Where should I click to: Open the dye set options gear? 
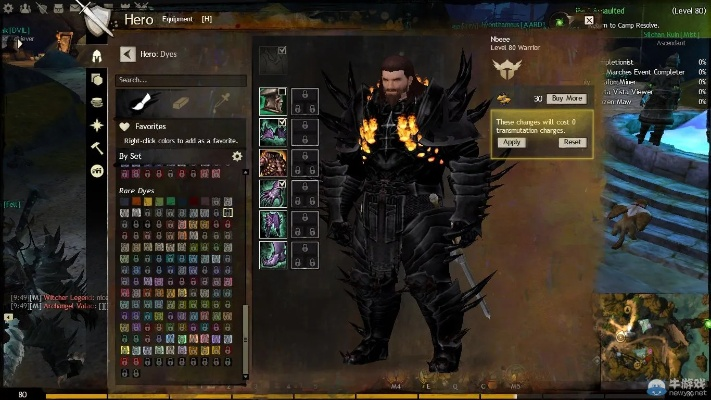pos(237,156)
